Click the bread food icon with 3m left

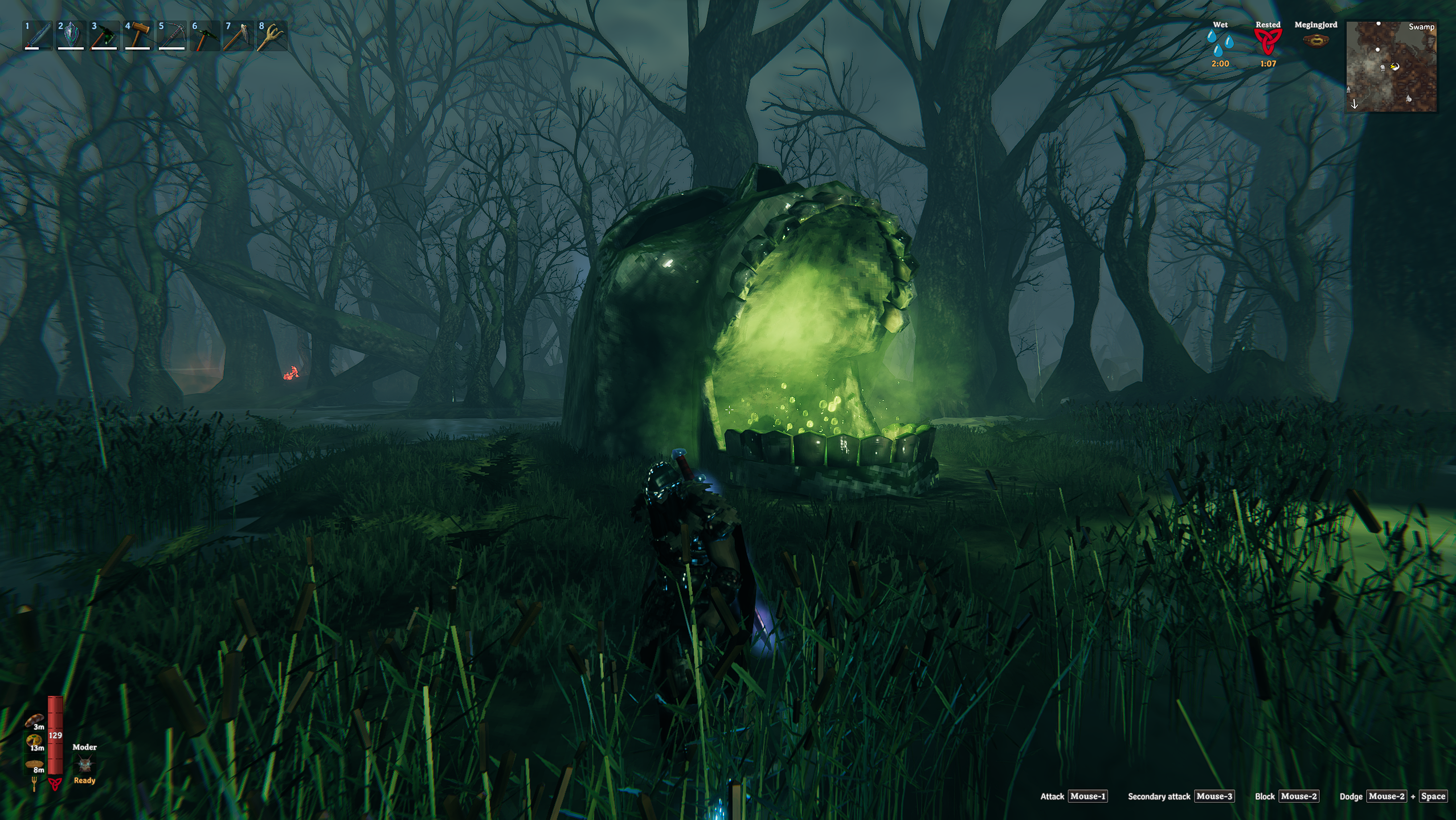coord(34,720)
